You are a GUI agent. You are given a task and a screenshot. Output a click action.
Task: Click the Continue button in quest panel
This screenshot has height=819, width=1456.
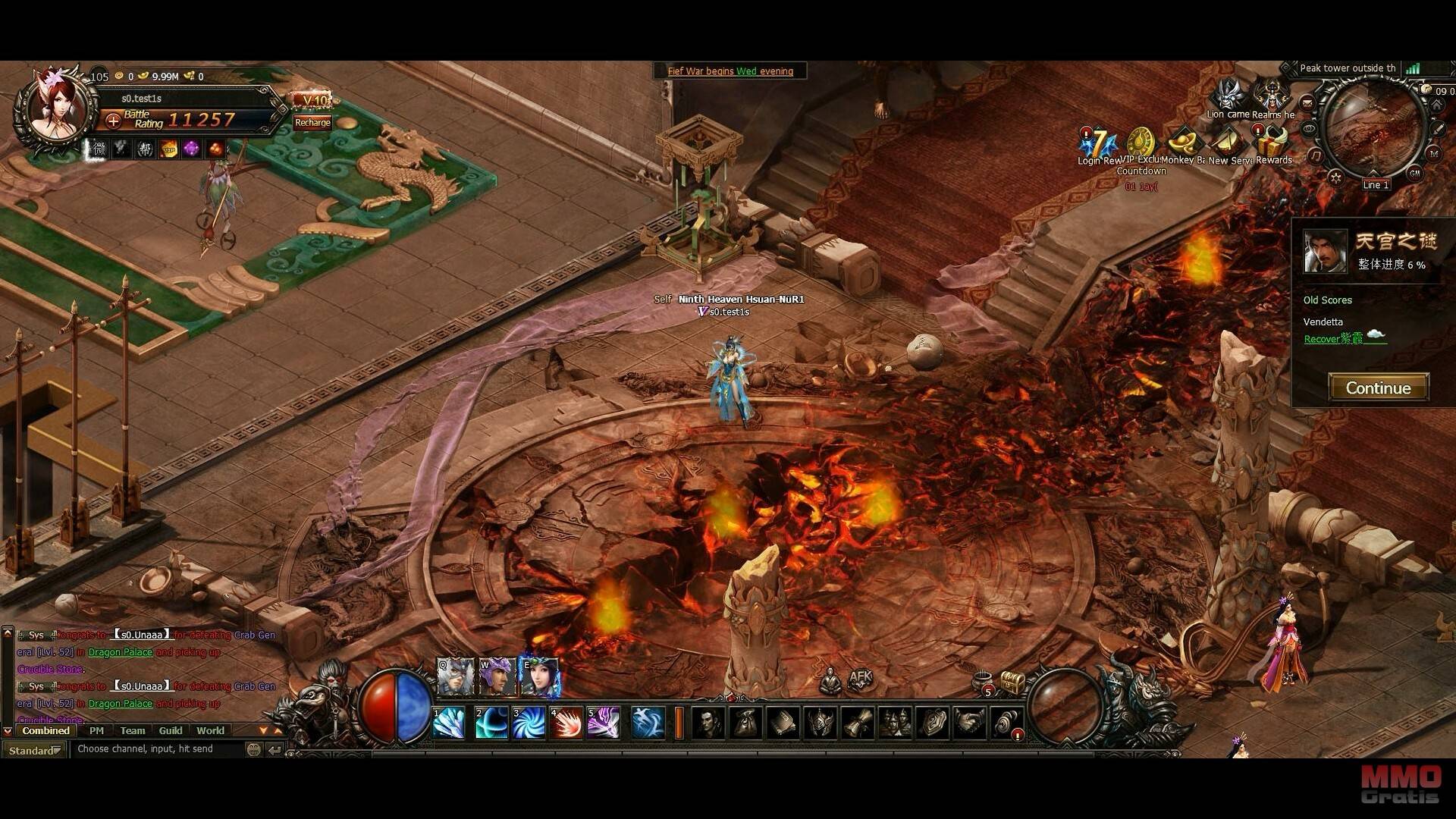1378,388
